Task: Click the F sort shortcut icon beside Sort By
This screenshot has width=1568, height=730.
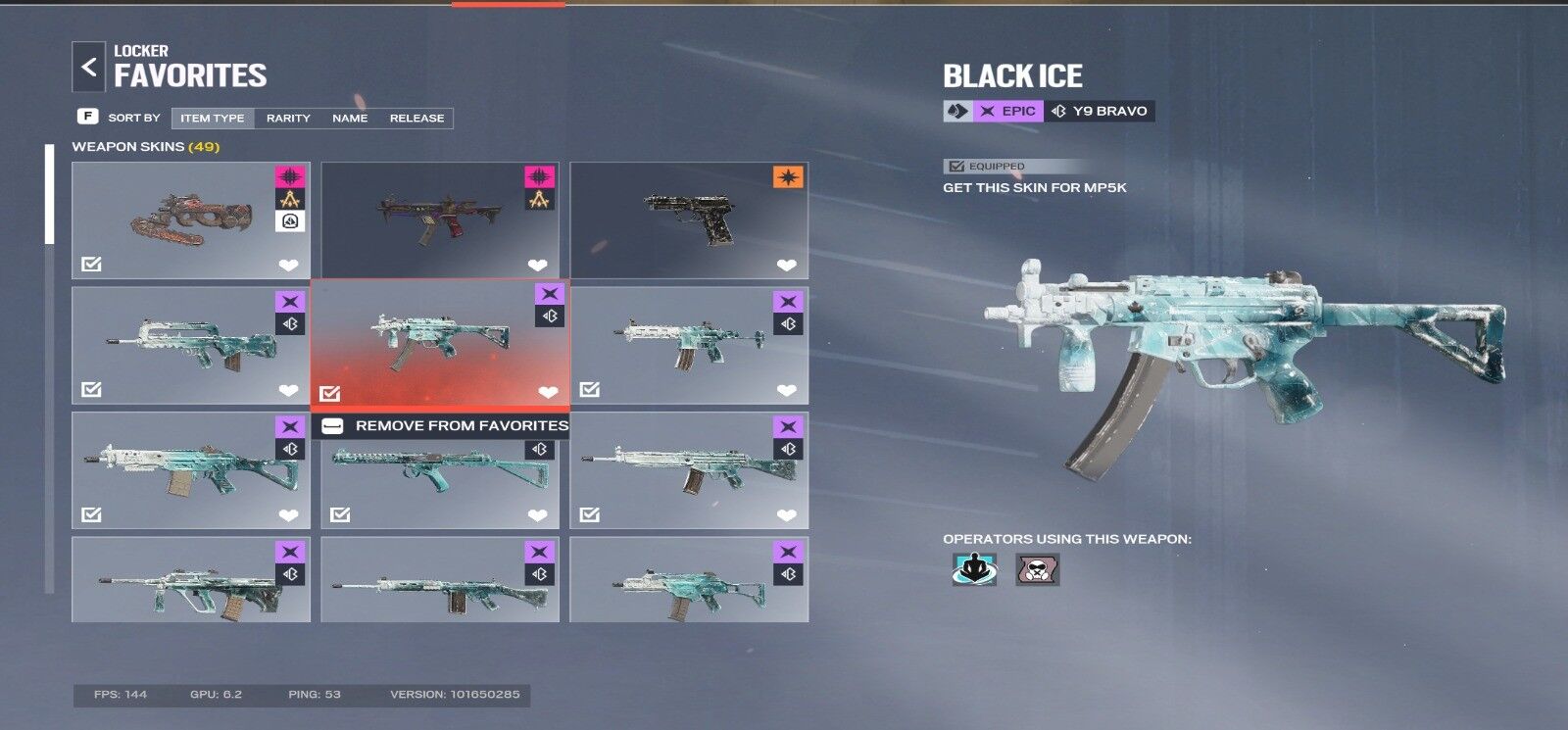Action: (x=88, y=117)
